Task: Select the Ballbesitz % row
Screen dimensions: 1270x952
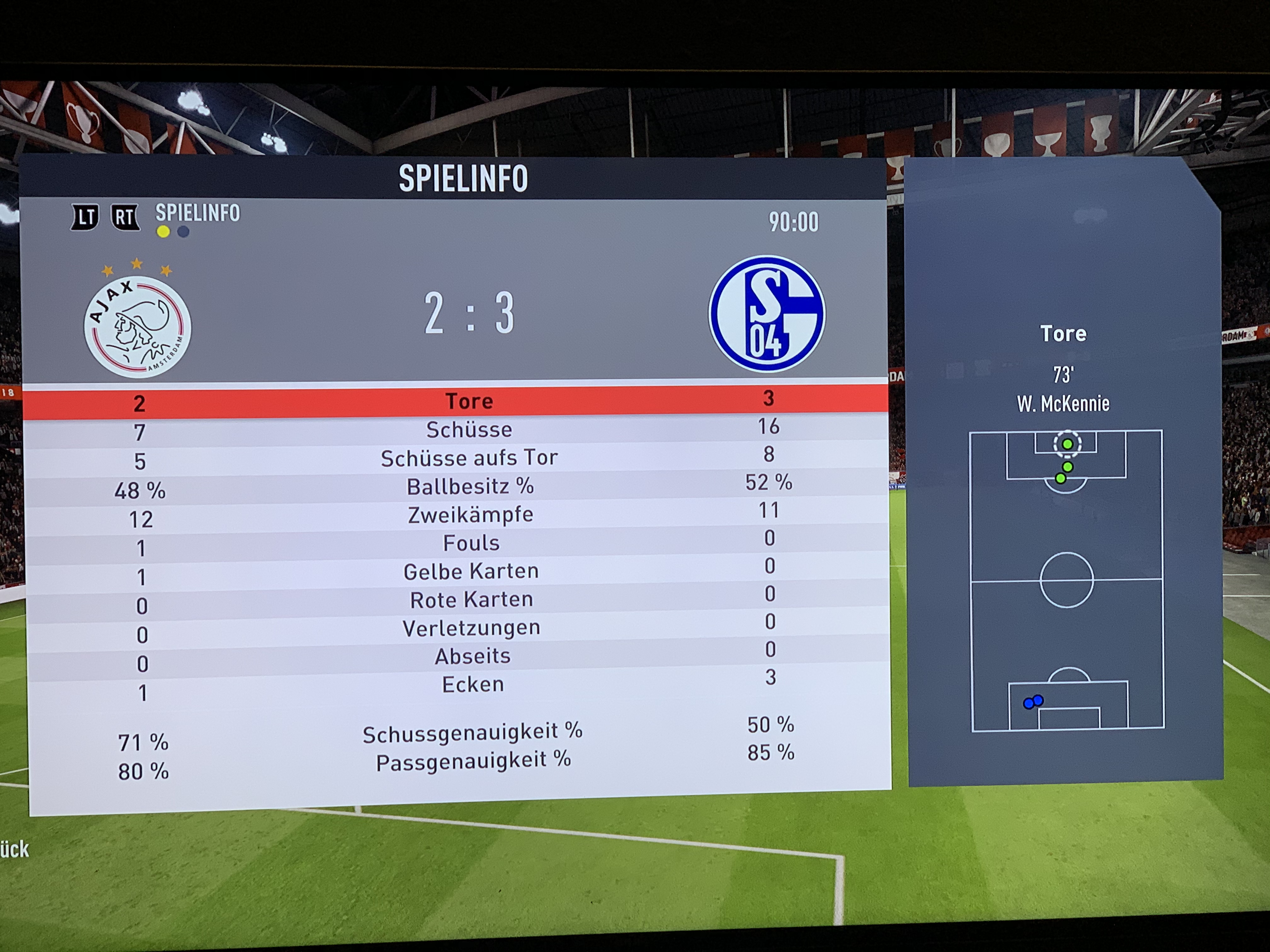Action: pyautogui.click(x=470, y=487)
